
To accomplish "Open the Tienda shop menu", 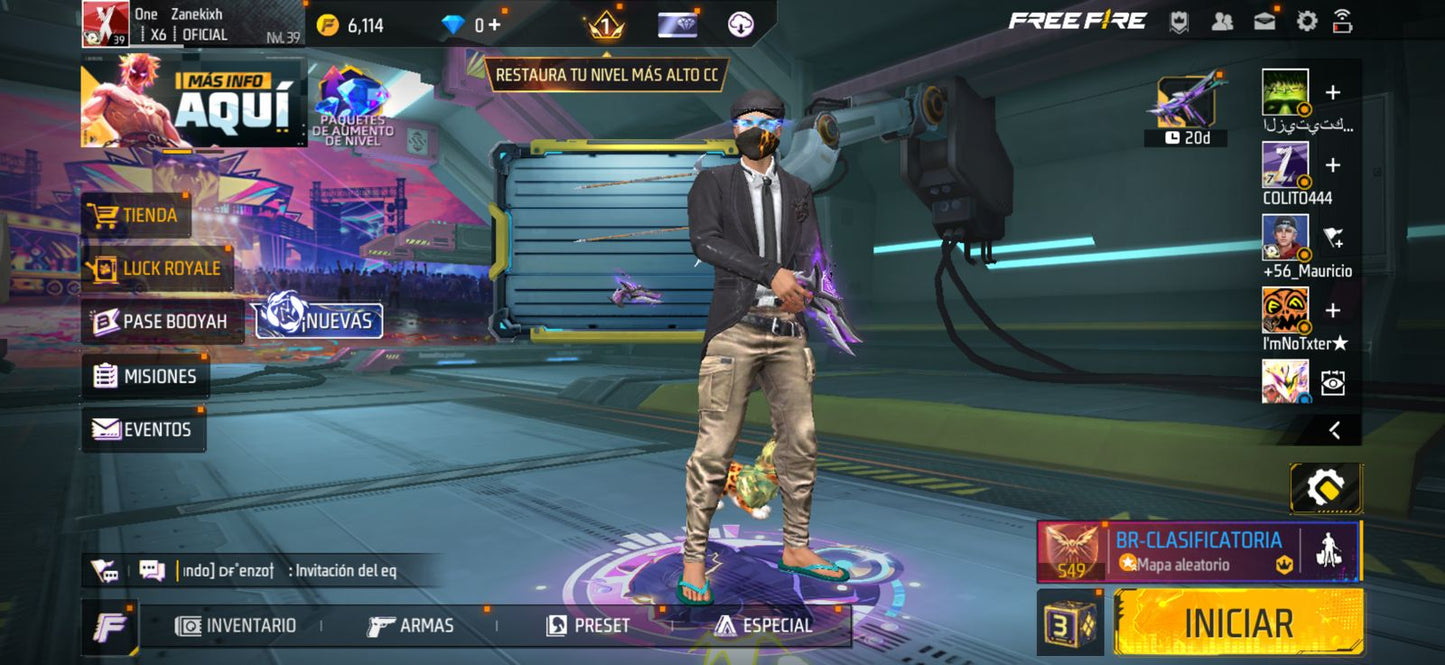I will pyautogui.click(x=136, y=216).
